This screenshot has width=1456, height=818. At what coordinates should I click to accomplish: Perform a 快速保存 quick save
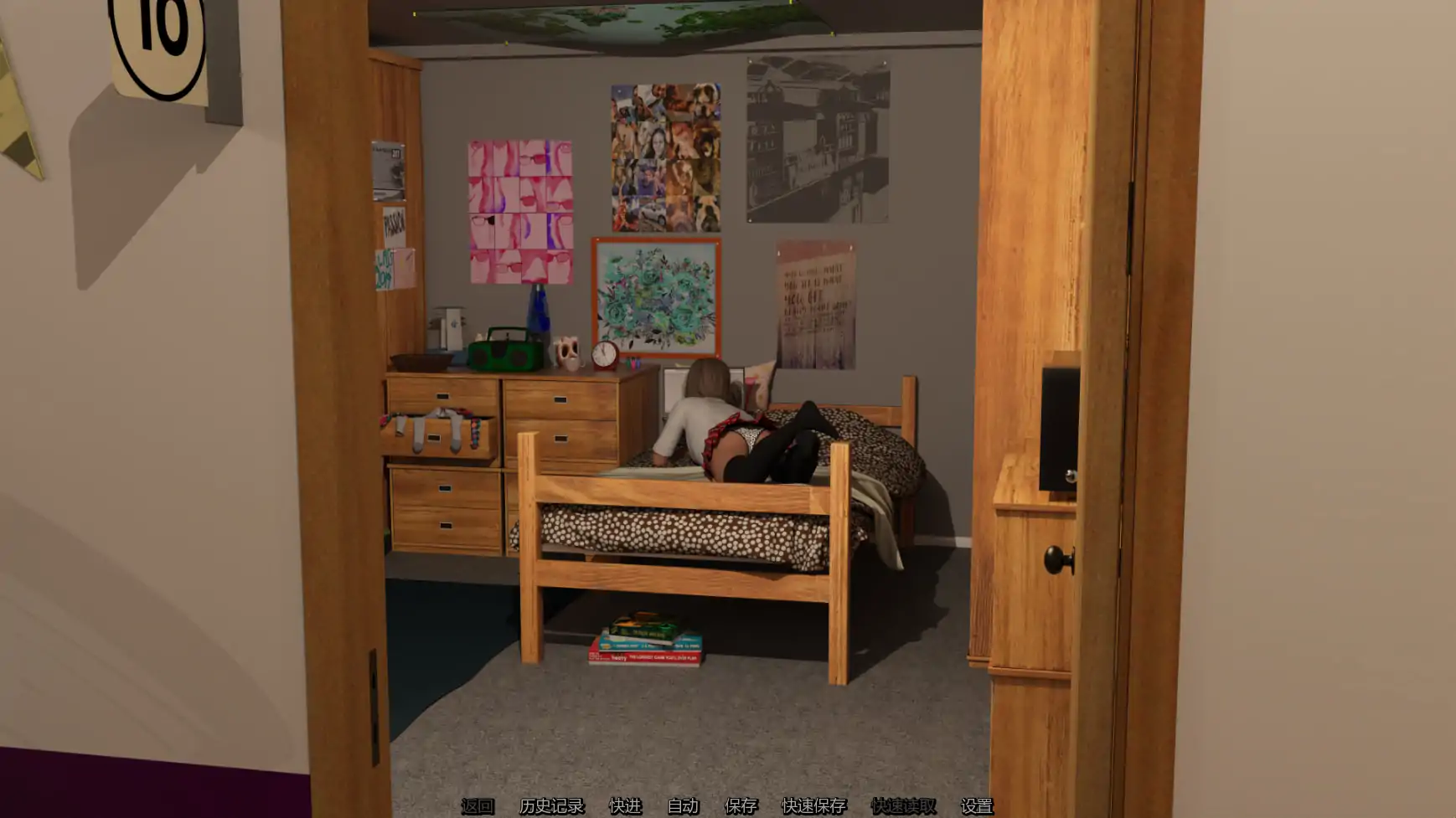[x=815, y=807]
